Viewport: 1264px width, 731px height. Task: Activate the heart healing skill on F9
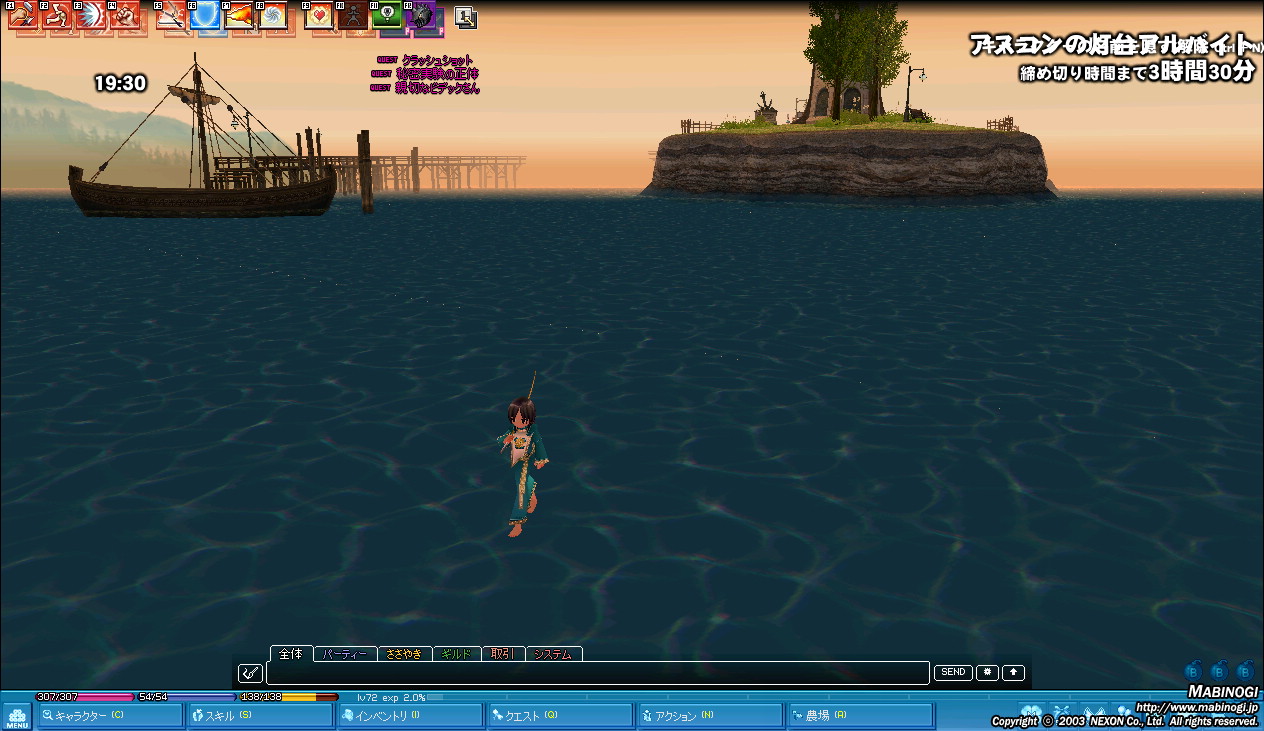click(318, 15)
